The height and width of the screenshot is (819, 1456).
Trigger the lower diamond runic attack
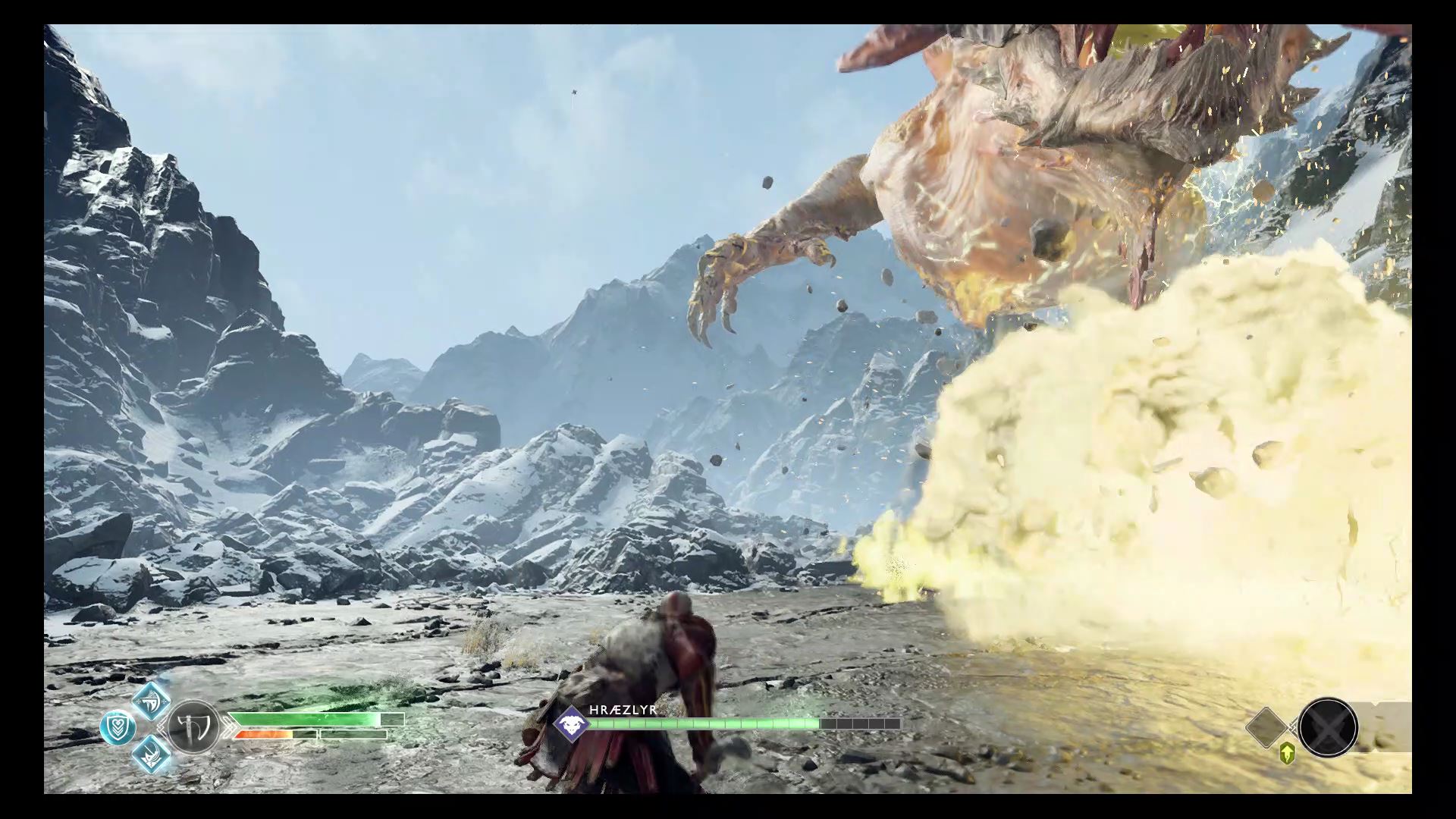tap(150, 755)
